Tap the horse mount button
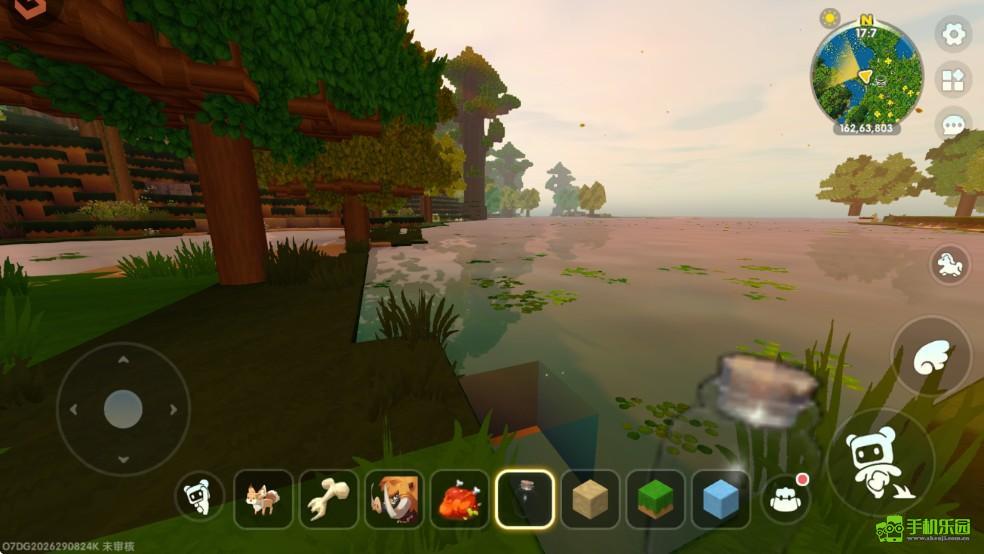Screen dimensions: 984x554 [x=949, y=265]
